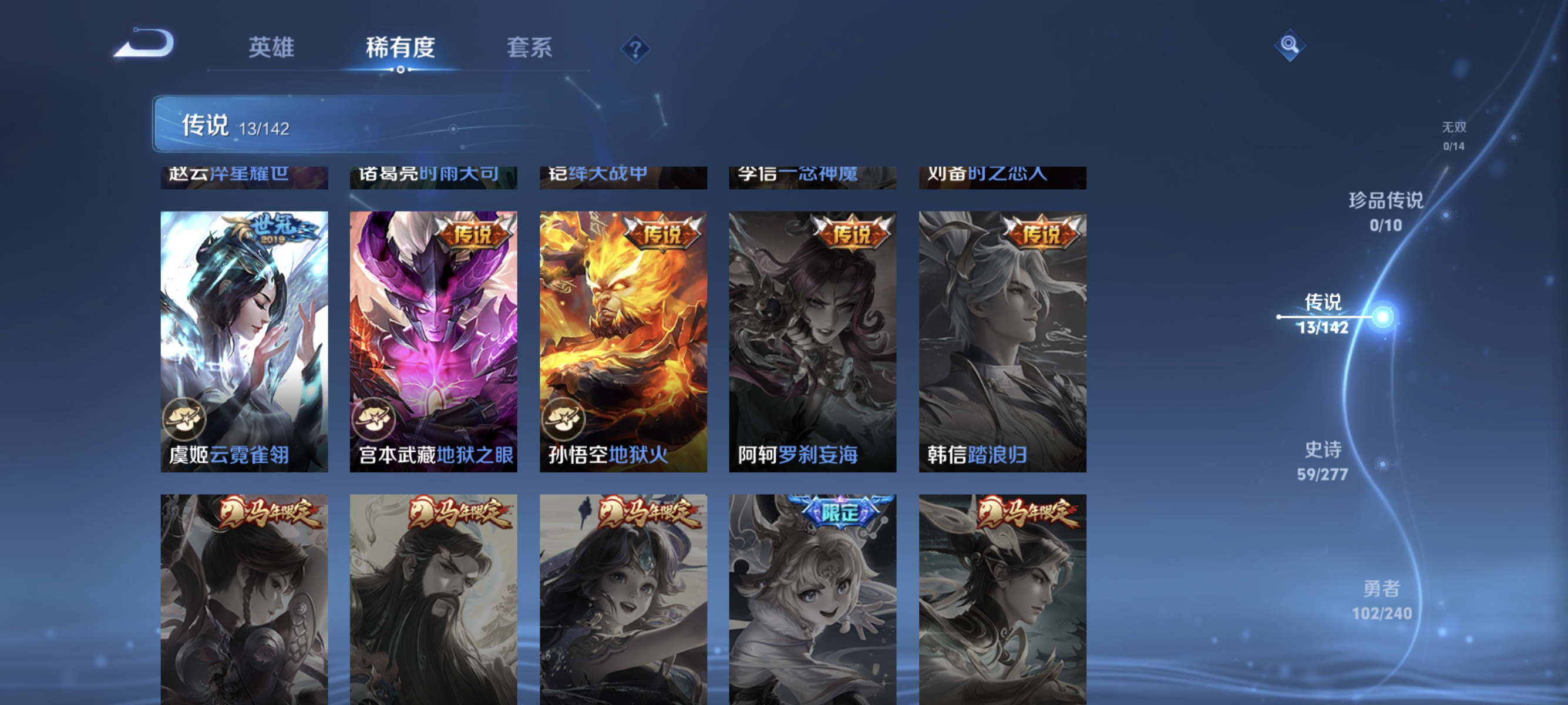Select the 稀有度 tab
This screenshot has height=705, width=1568.
click(401, 49)
